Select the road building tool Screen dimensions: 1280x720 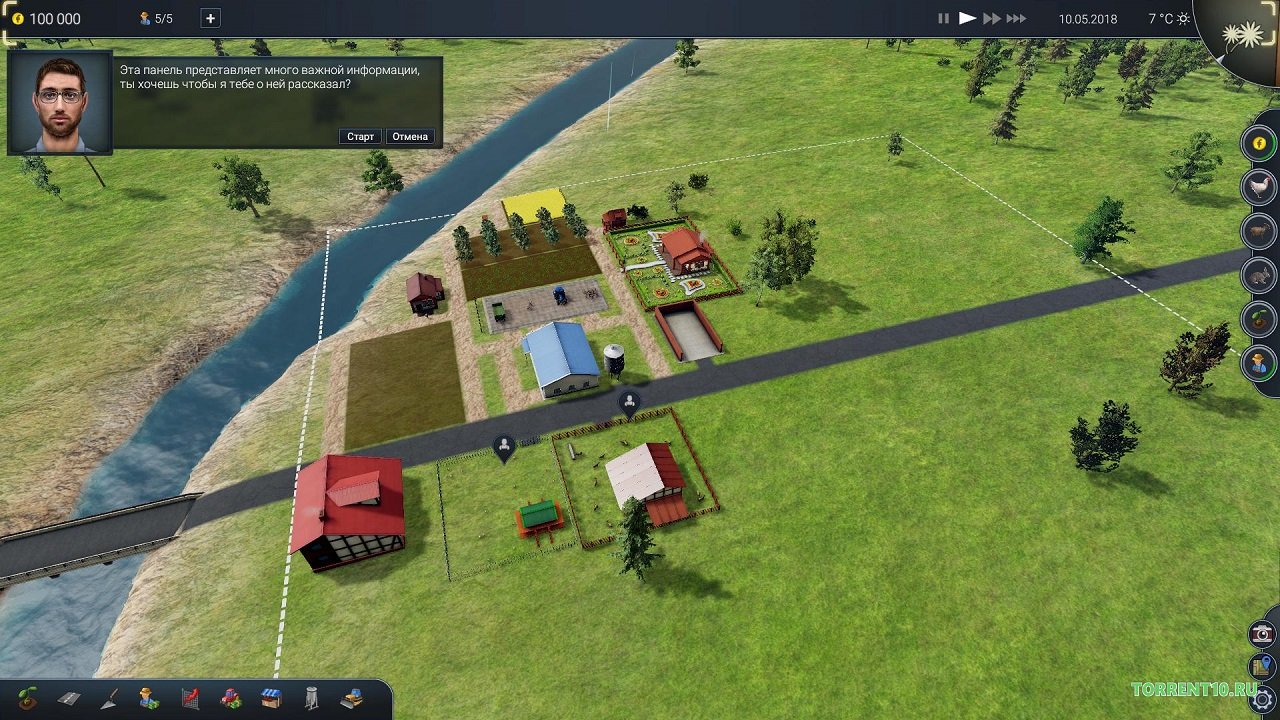tap(69, 698)
